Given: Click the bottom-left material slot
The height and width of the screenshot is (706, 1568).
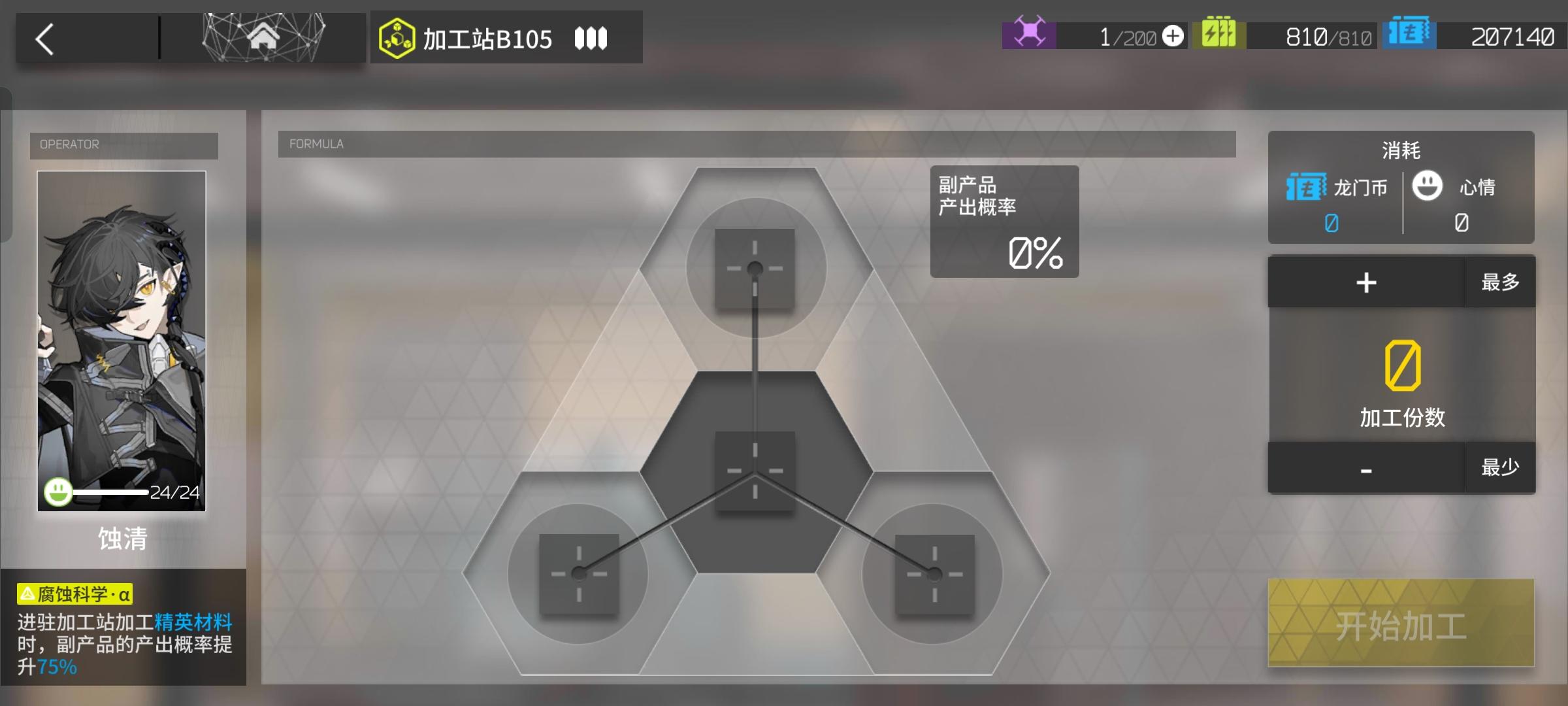Looking at the screenshot, I should click(579, 574).
